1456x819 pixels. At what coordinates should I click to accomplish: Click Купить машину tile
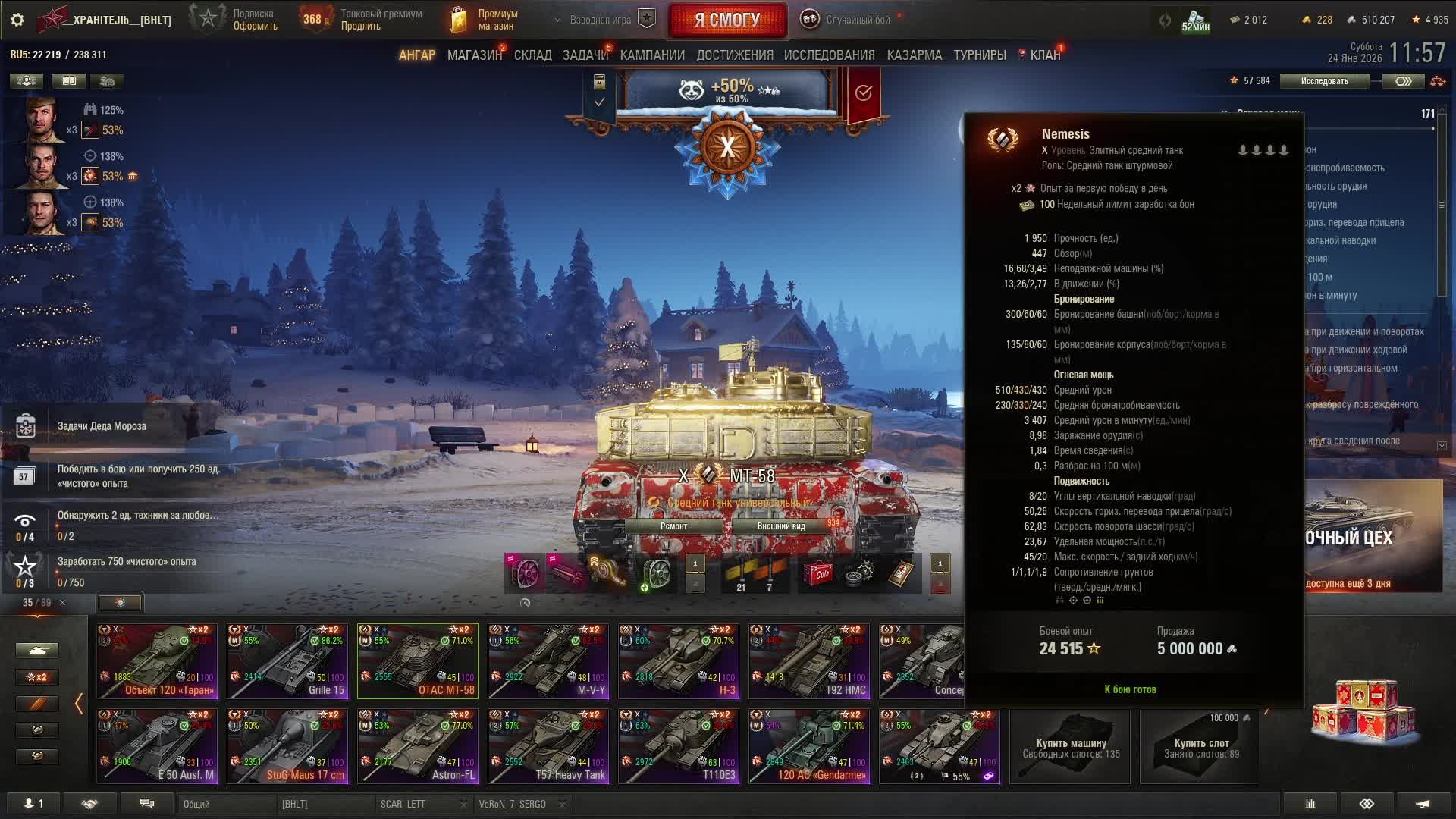tap(1071, 747)
